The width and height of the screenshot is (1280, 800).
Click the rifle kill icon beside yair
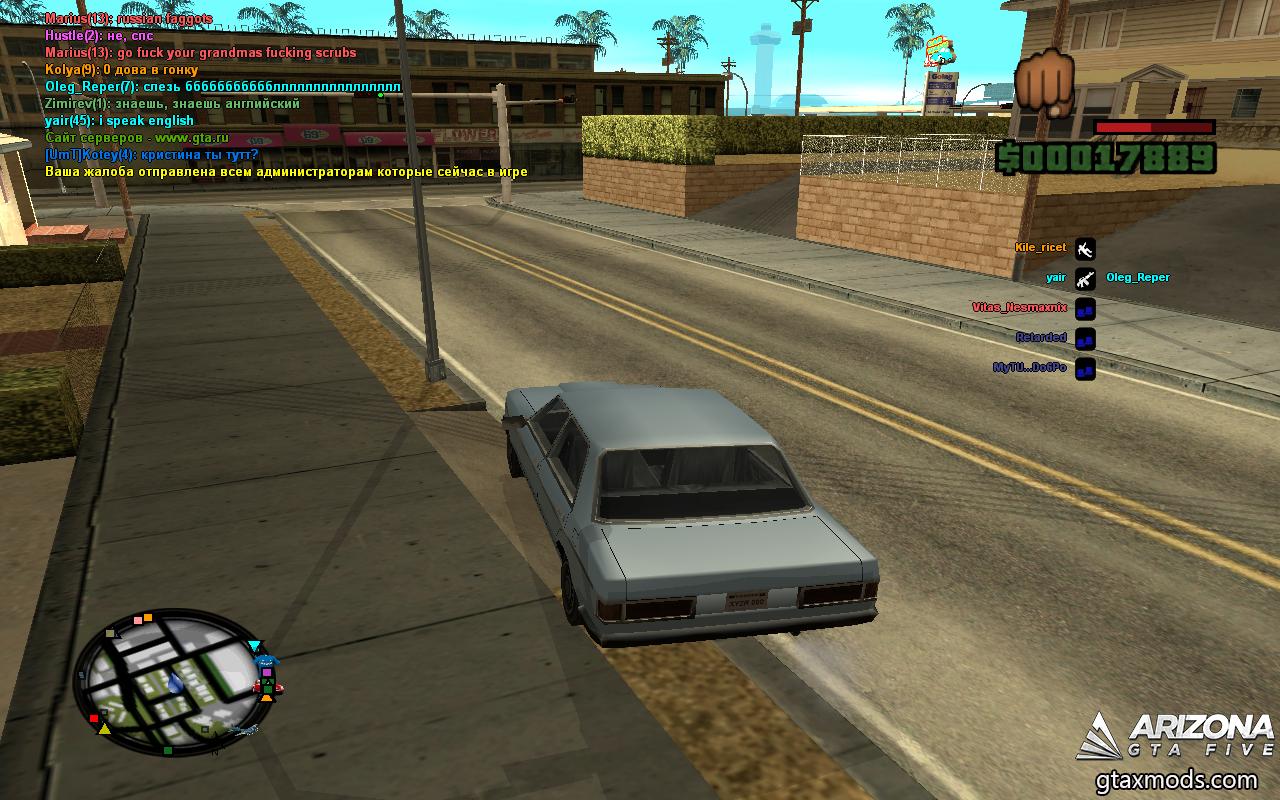pyautogui.click(x=1085, y=279)
